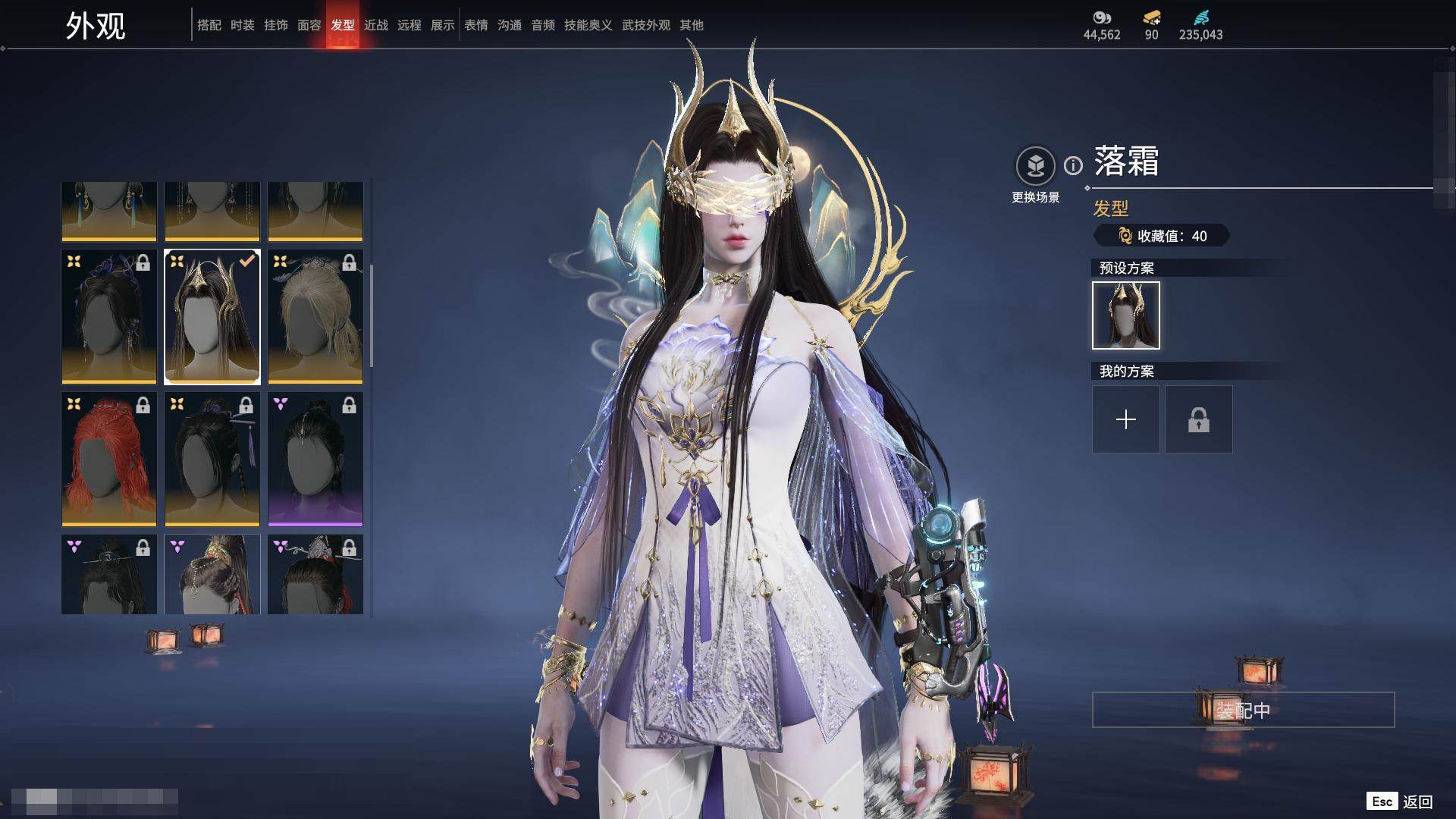Open the 表情 tab

click(x=475, y=25)
